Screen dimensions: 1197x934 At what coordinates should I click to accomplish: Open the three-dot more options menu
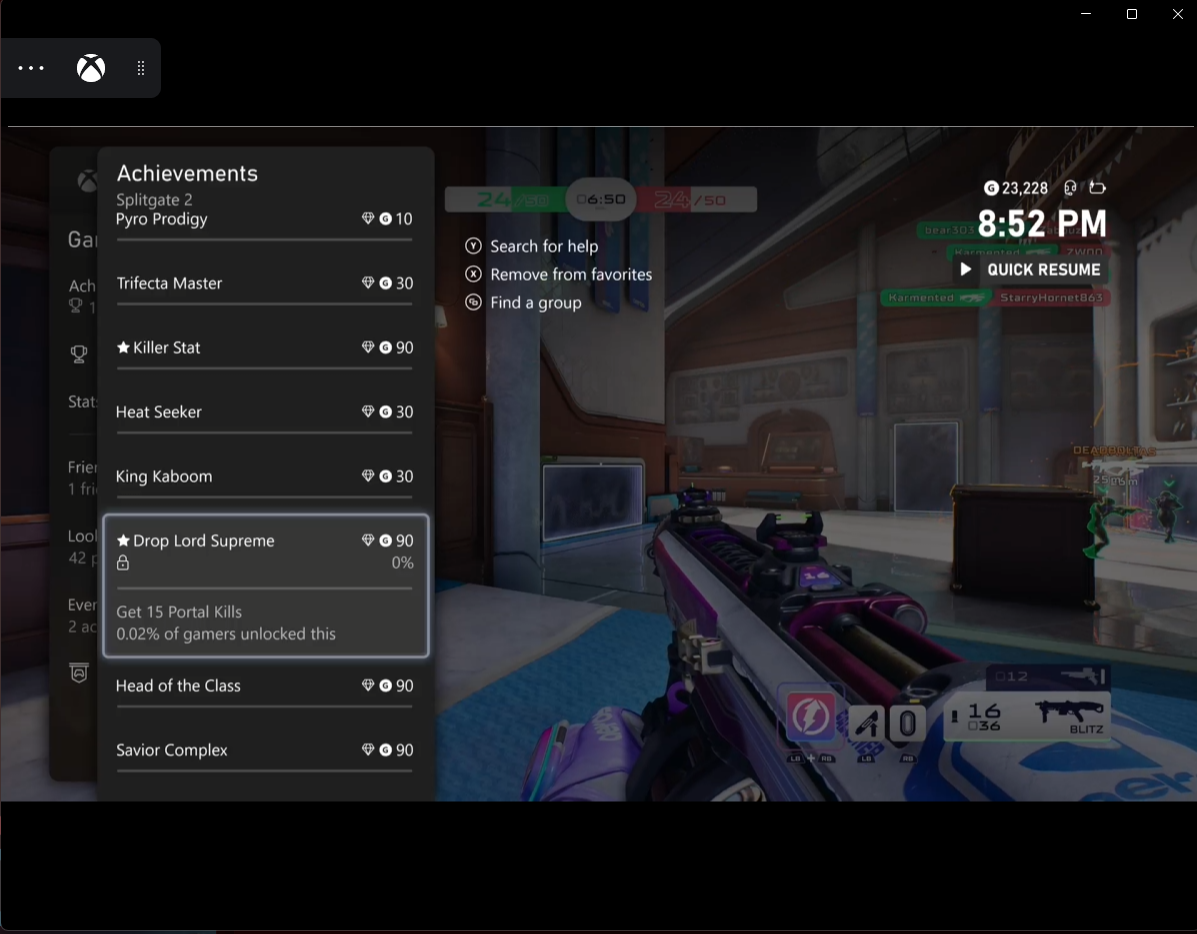(32, 68)
